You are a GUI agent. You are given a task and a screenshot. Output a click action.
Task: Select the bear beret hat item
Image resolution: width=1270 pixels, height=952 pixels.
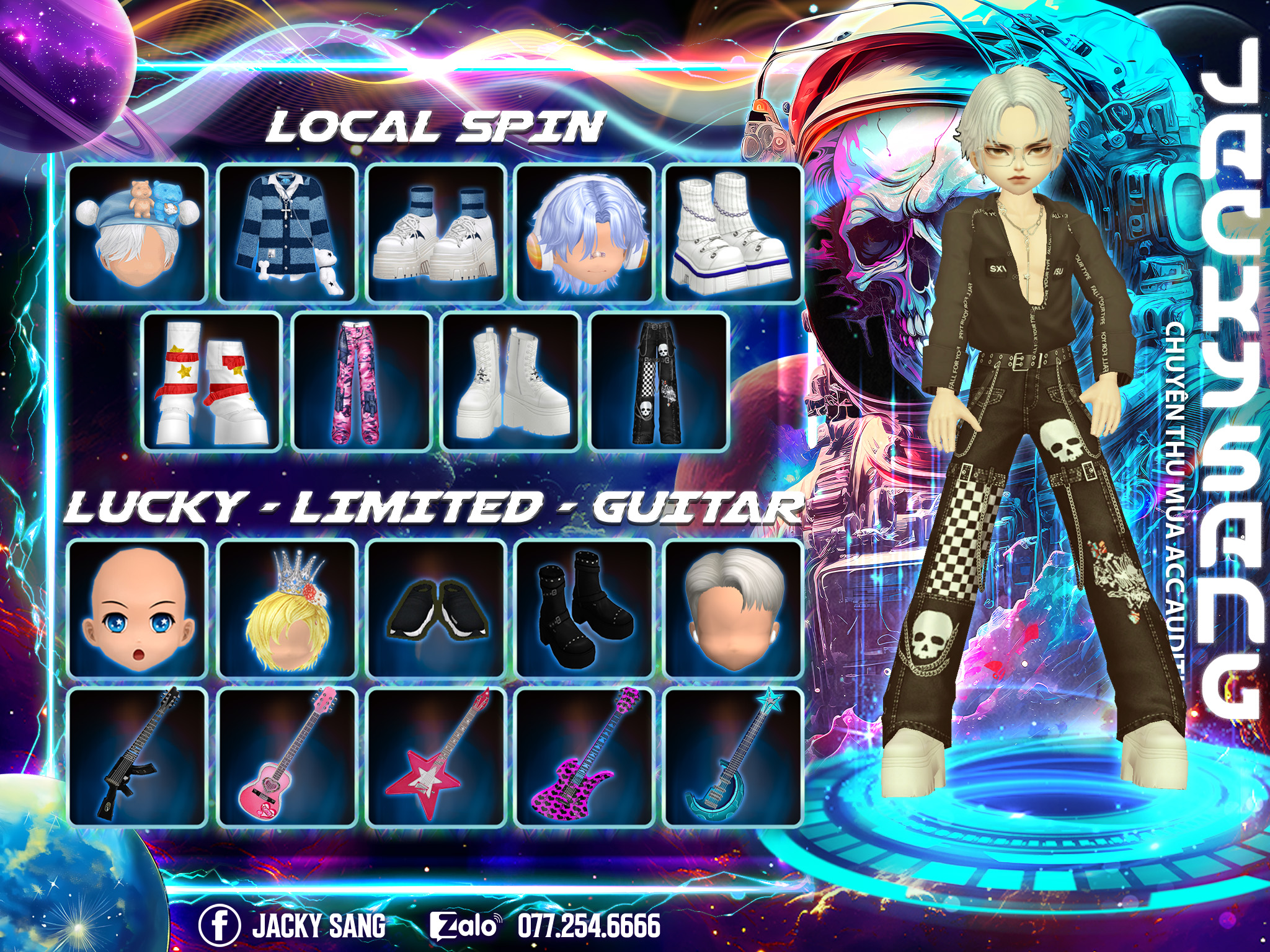pyautogui.click(x=136, y=234)
